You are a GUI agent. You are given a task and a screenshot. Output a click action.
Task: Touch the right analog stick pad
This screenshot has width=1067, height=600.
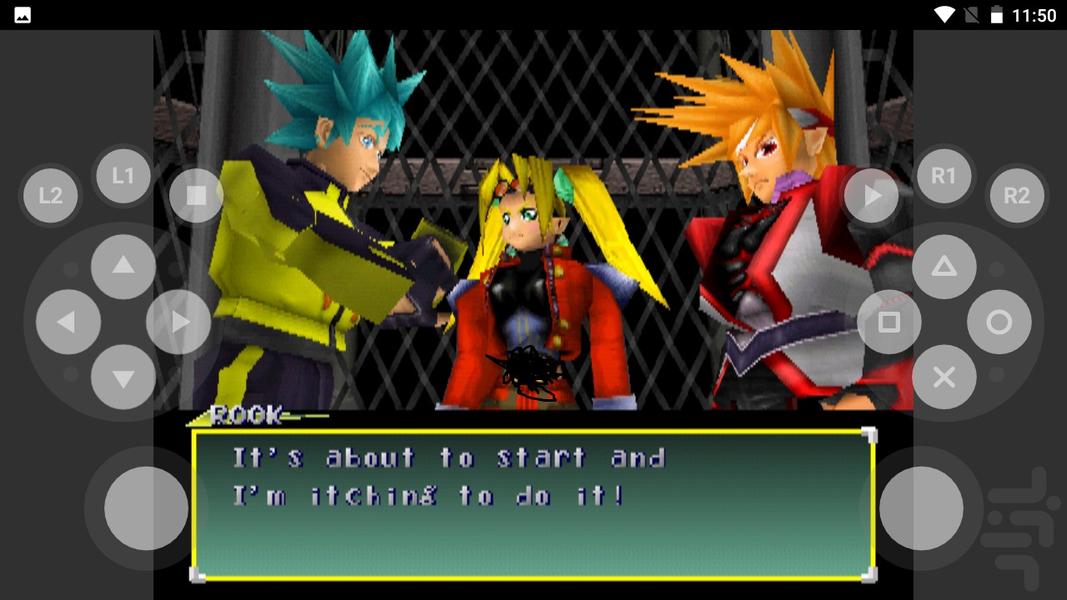tap(921, 507)
